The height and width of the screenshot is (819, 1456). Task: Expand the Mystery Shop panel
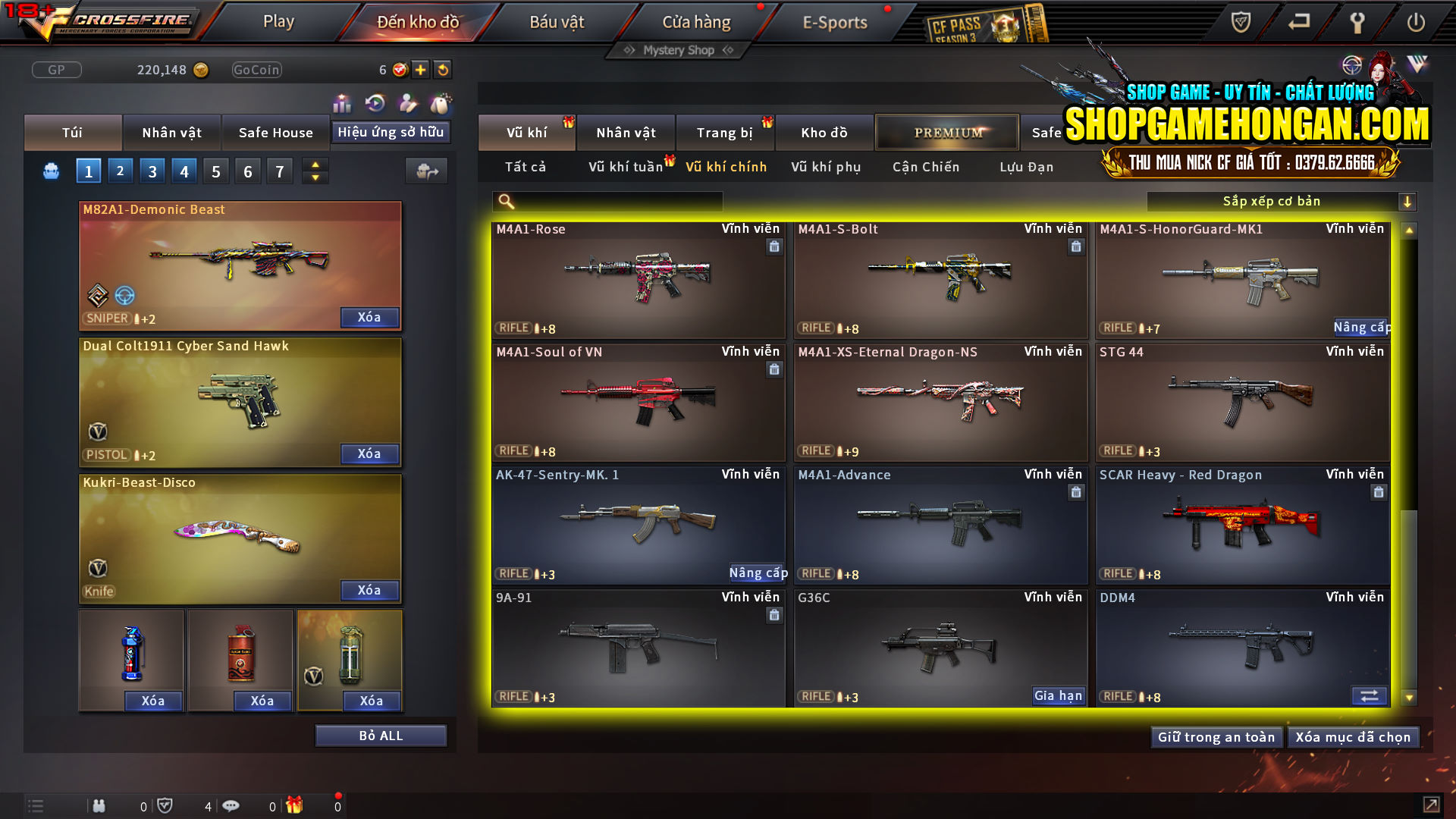(x=677, y=50)
